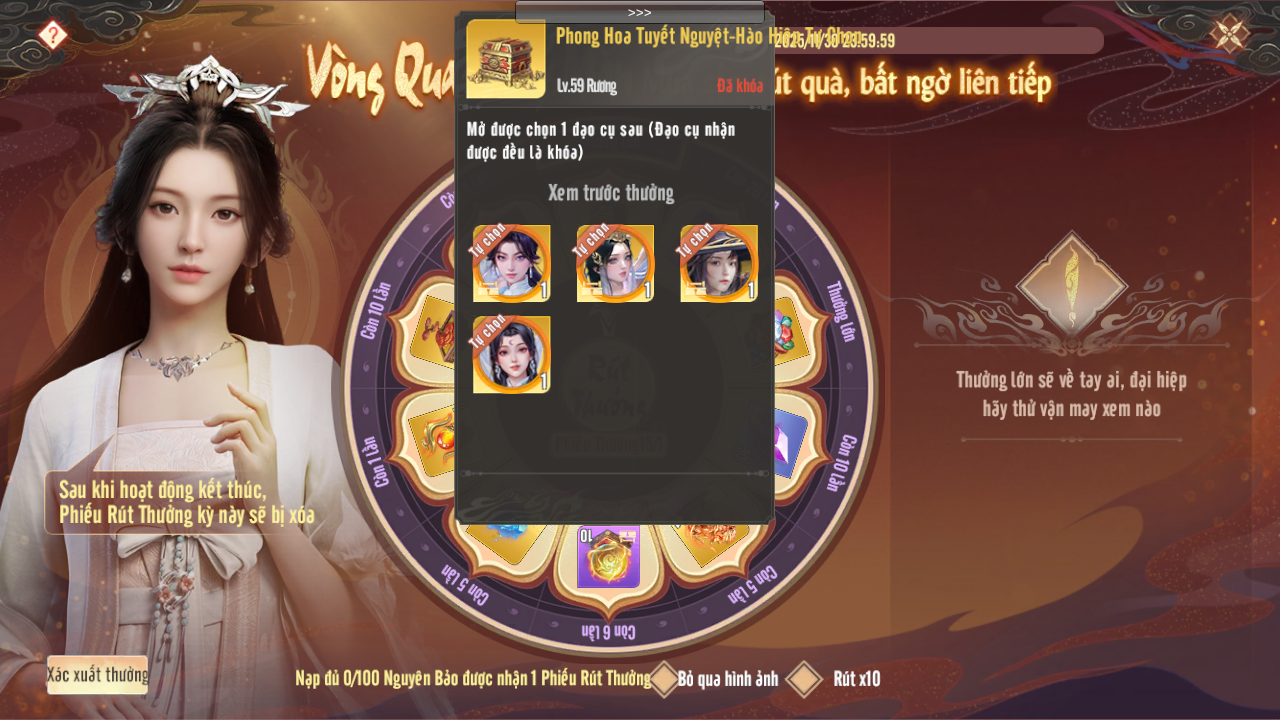Open the question mark help icon
1280x720 pixels.
click(53, 35)
